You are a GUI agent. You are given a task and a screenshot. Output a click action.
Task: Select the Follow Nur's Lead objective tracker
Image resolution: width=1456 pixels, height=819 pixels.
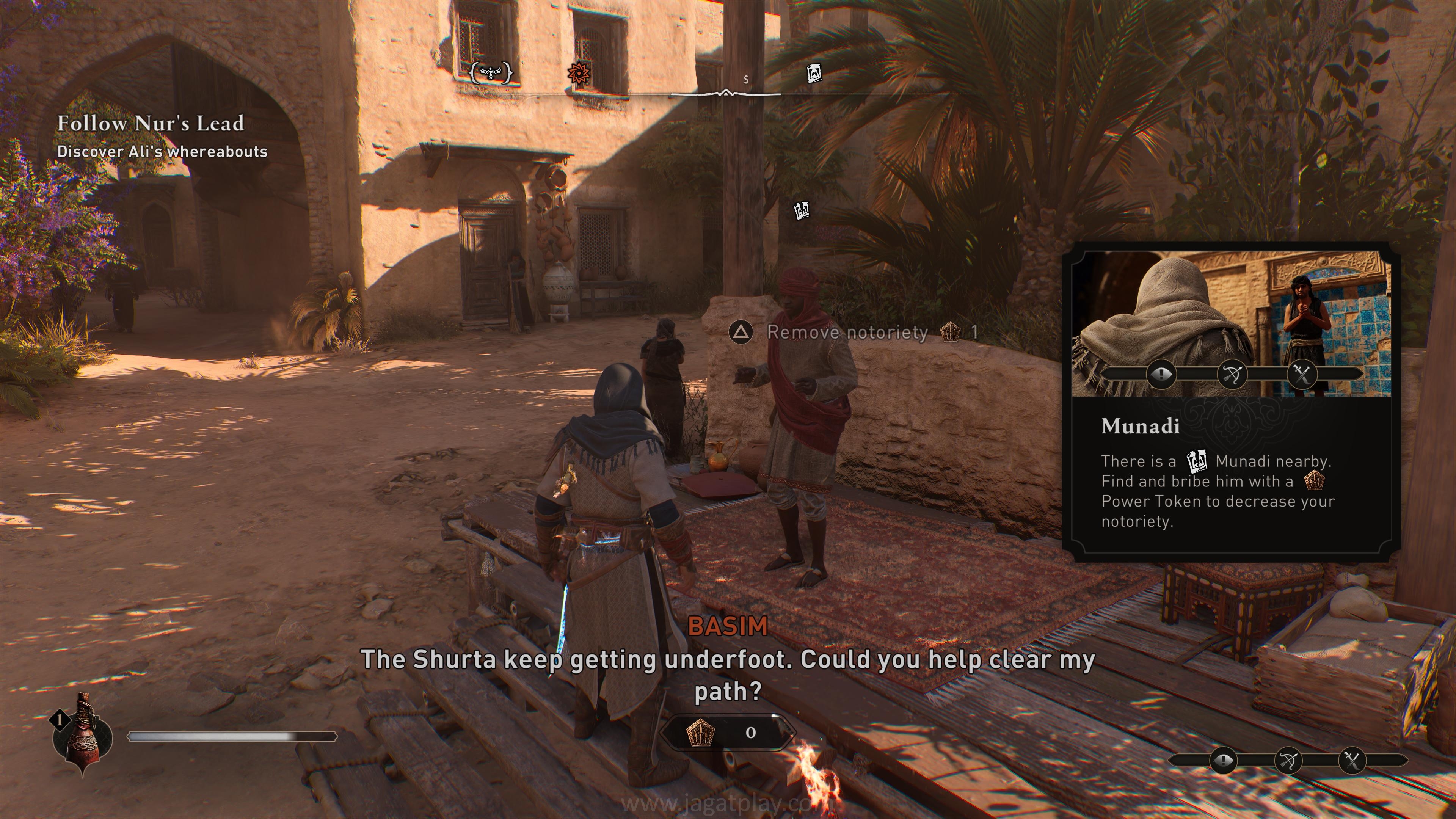(151, 124)
